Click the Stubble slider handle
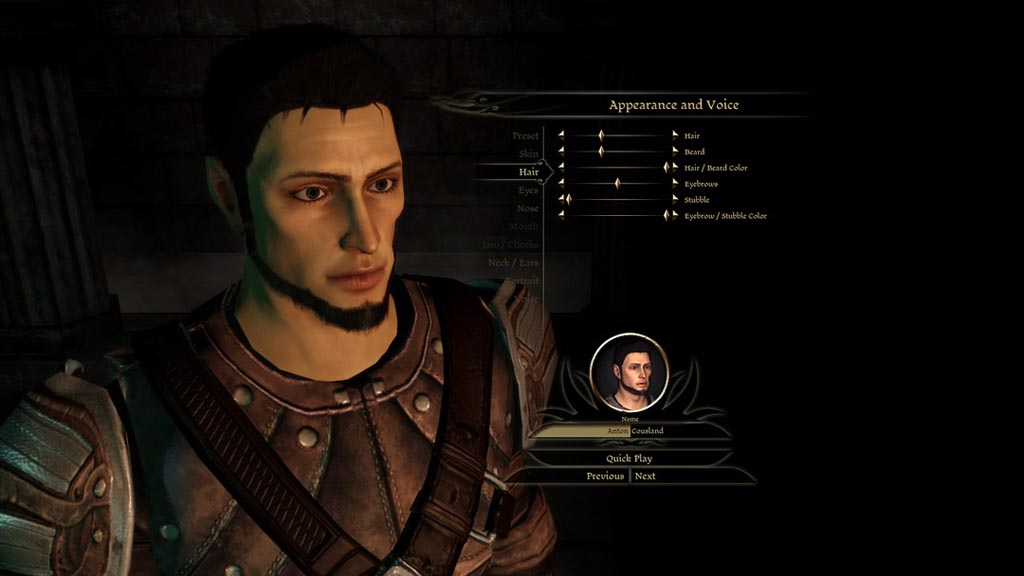 [568, 199]
